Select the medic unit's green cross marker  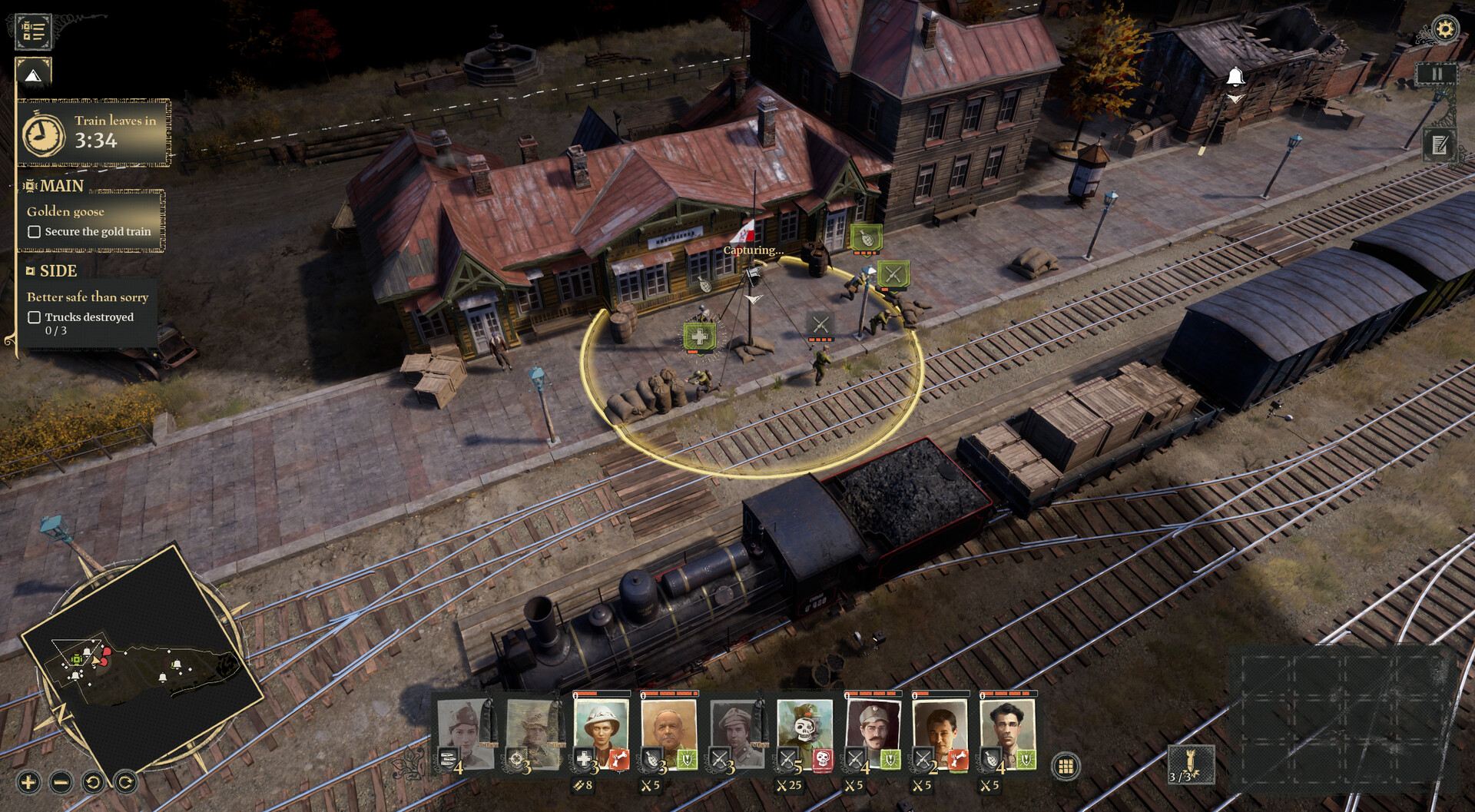(x=699, y=336)
